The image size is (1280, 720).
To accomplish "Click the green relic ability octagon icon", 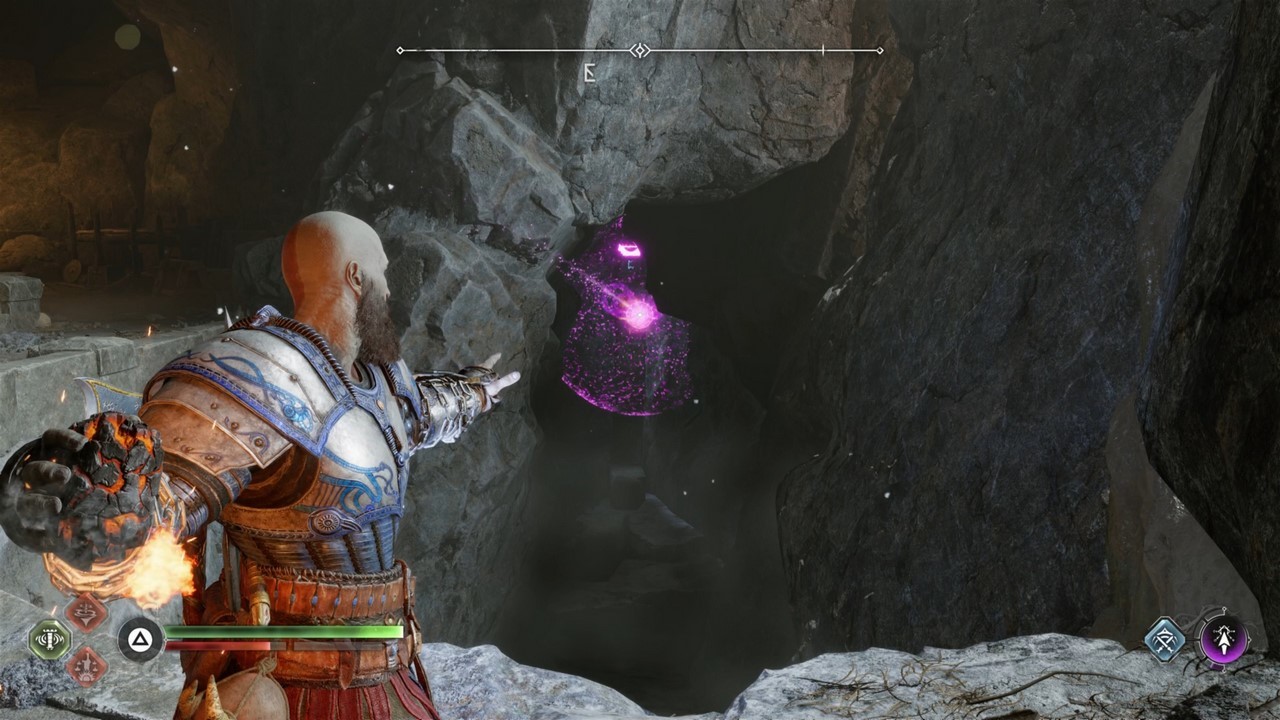I will (x=50, y=638).
